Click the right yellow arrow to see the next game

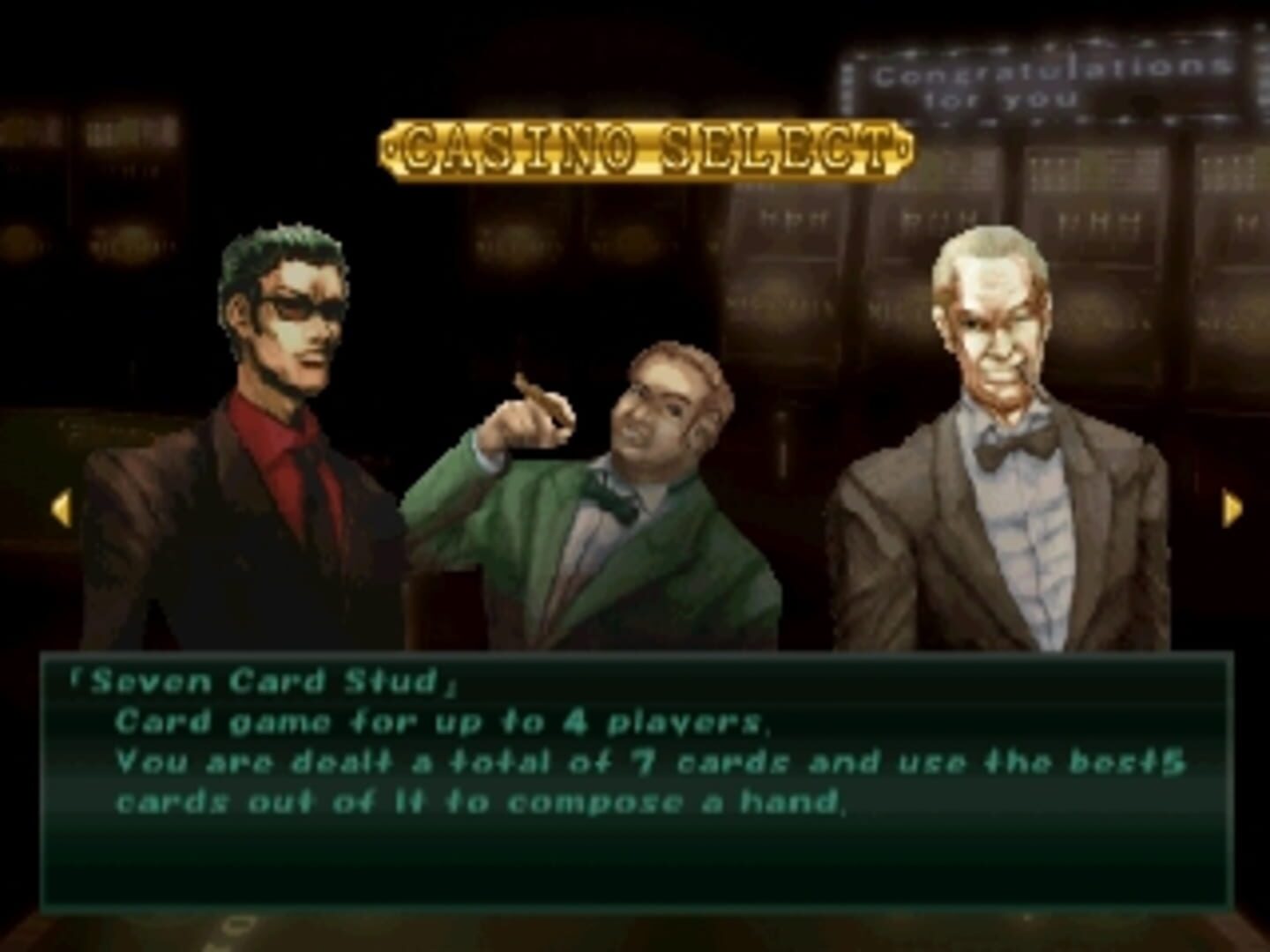coord(1232,509)
